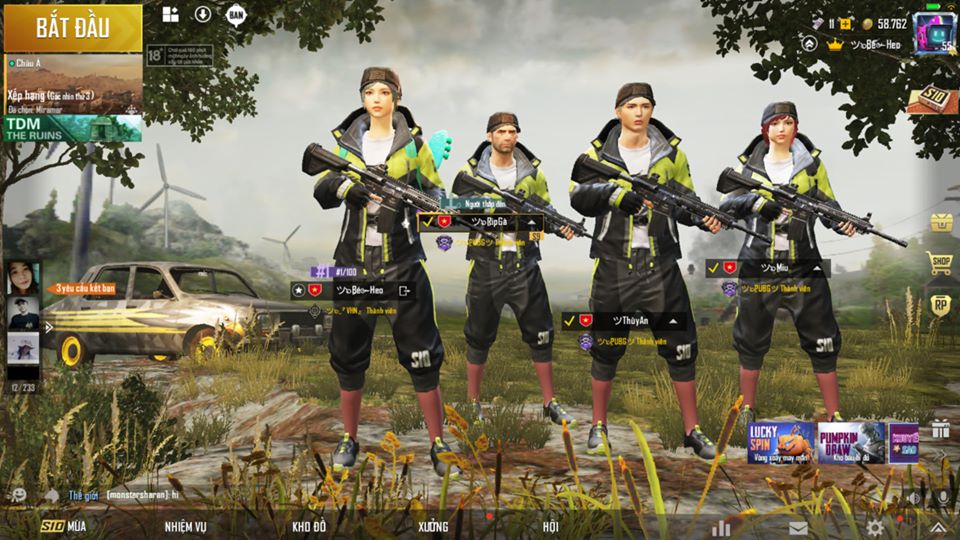Screen dimensions: 960x540
Task: Go to Nhiệm Vụ missions
Action: tap(186, 526)
